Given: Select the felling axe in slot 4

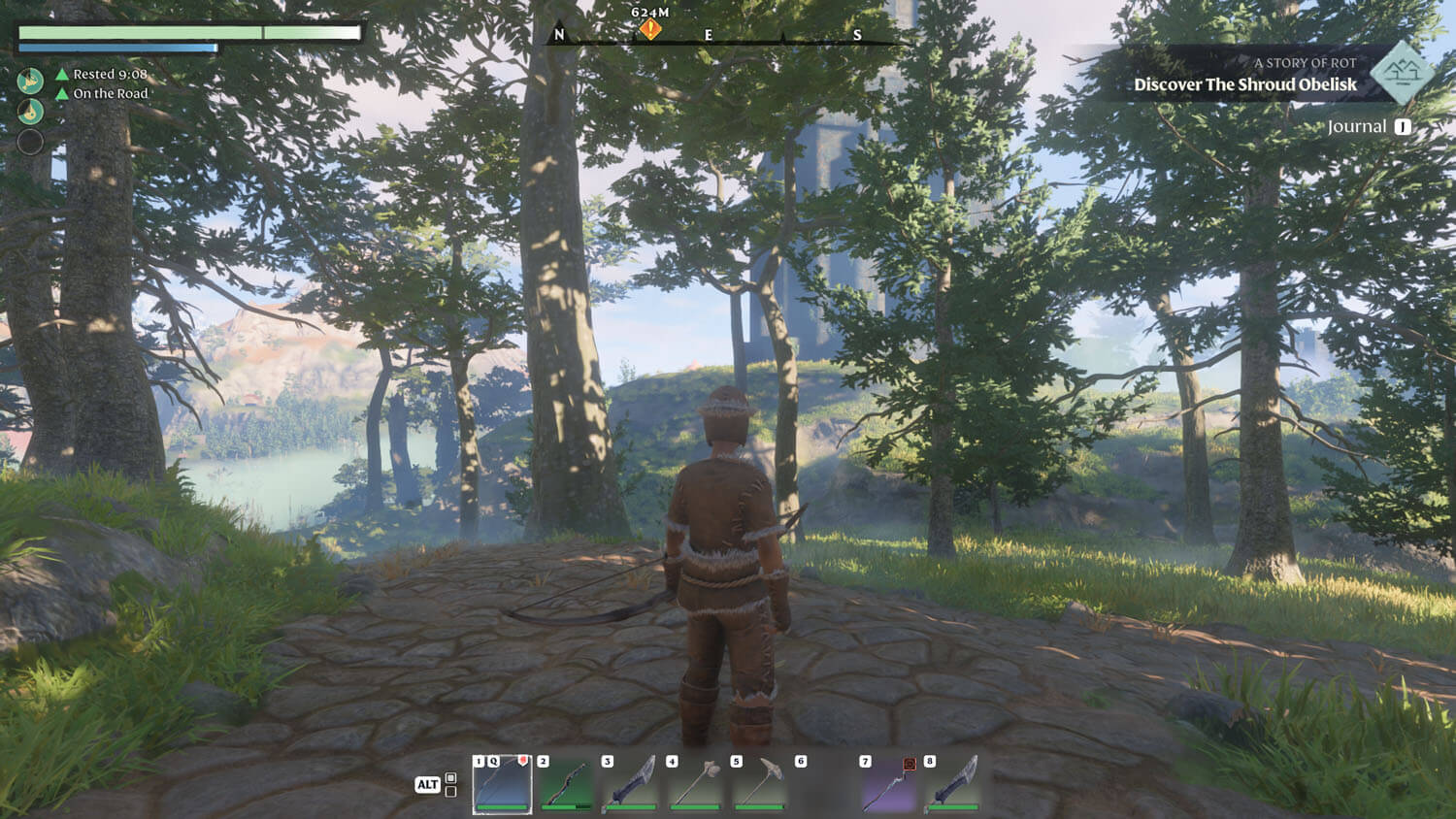Looking at the screenshot, I should click(x=696, y=784).
